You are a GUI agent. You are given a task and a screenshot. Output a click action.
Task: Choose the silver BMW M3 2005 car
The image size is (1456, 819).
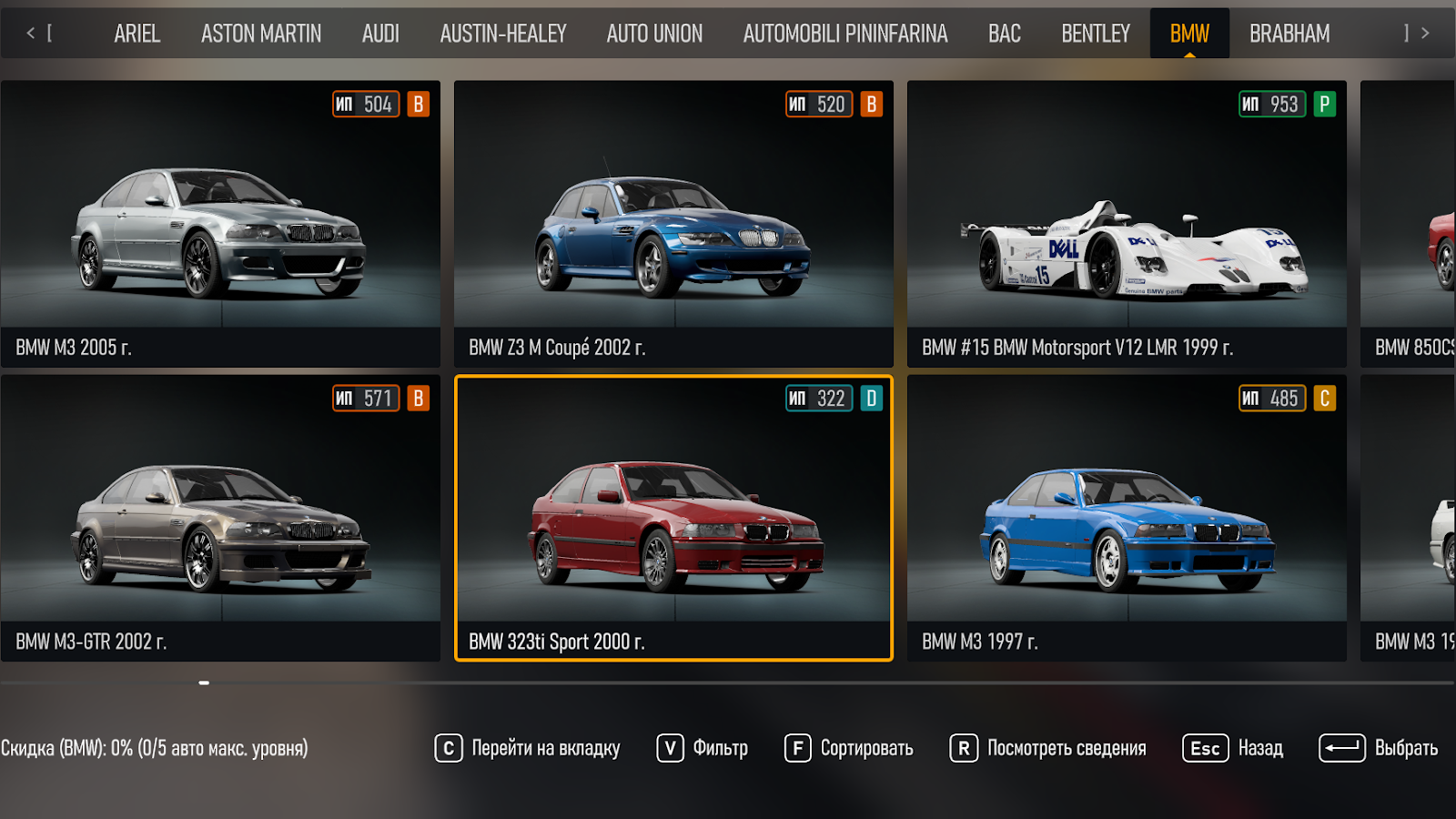coord(220,224)
